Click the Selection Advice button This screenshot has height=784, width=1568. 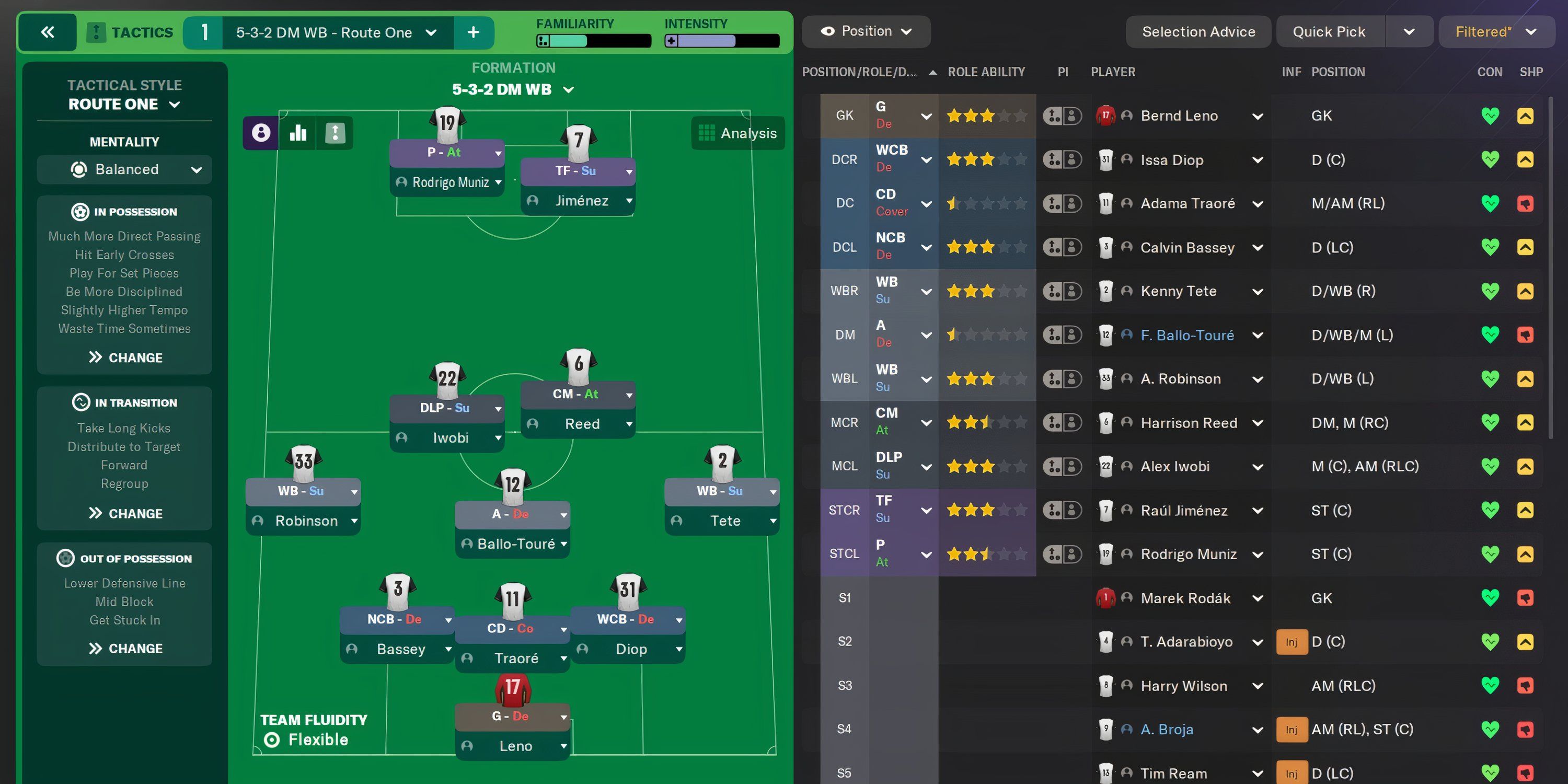(x=1198, y=31)
